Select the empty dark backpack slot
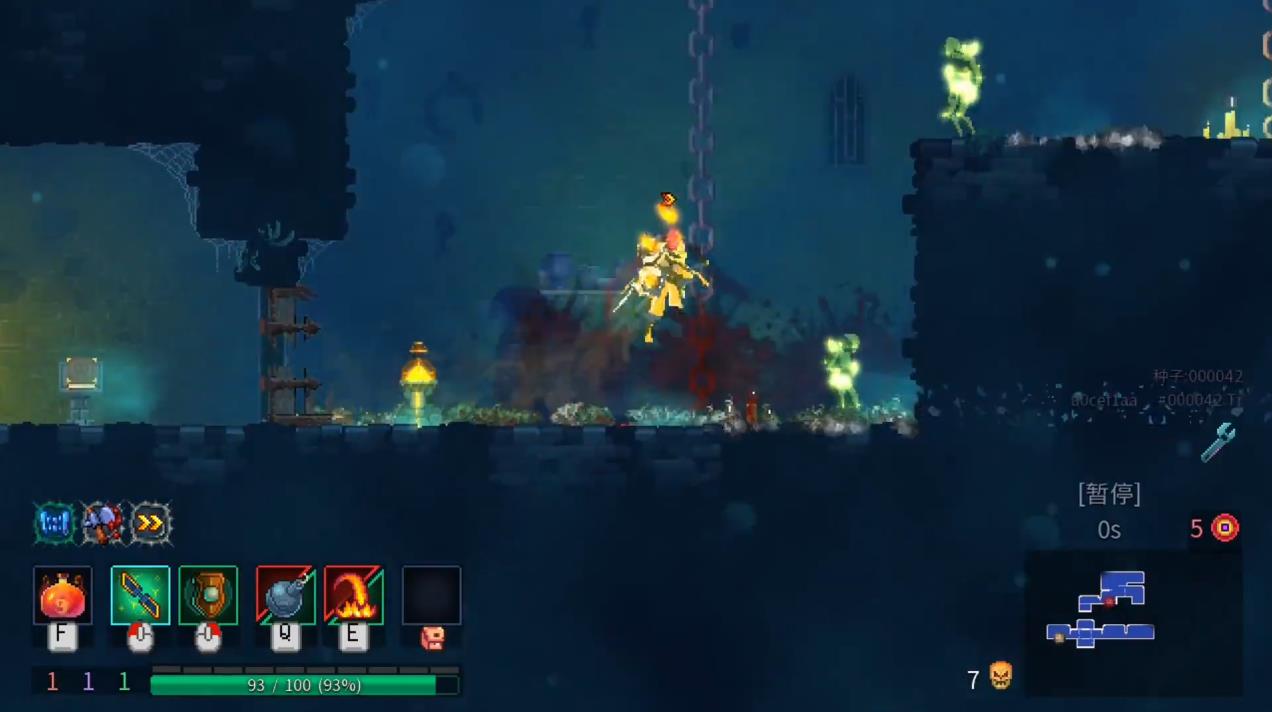Screen dimensions: 1272x712 click(431, 596)
